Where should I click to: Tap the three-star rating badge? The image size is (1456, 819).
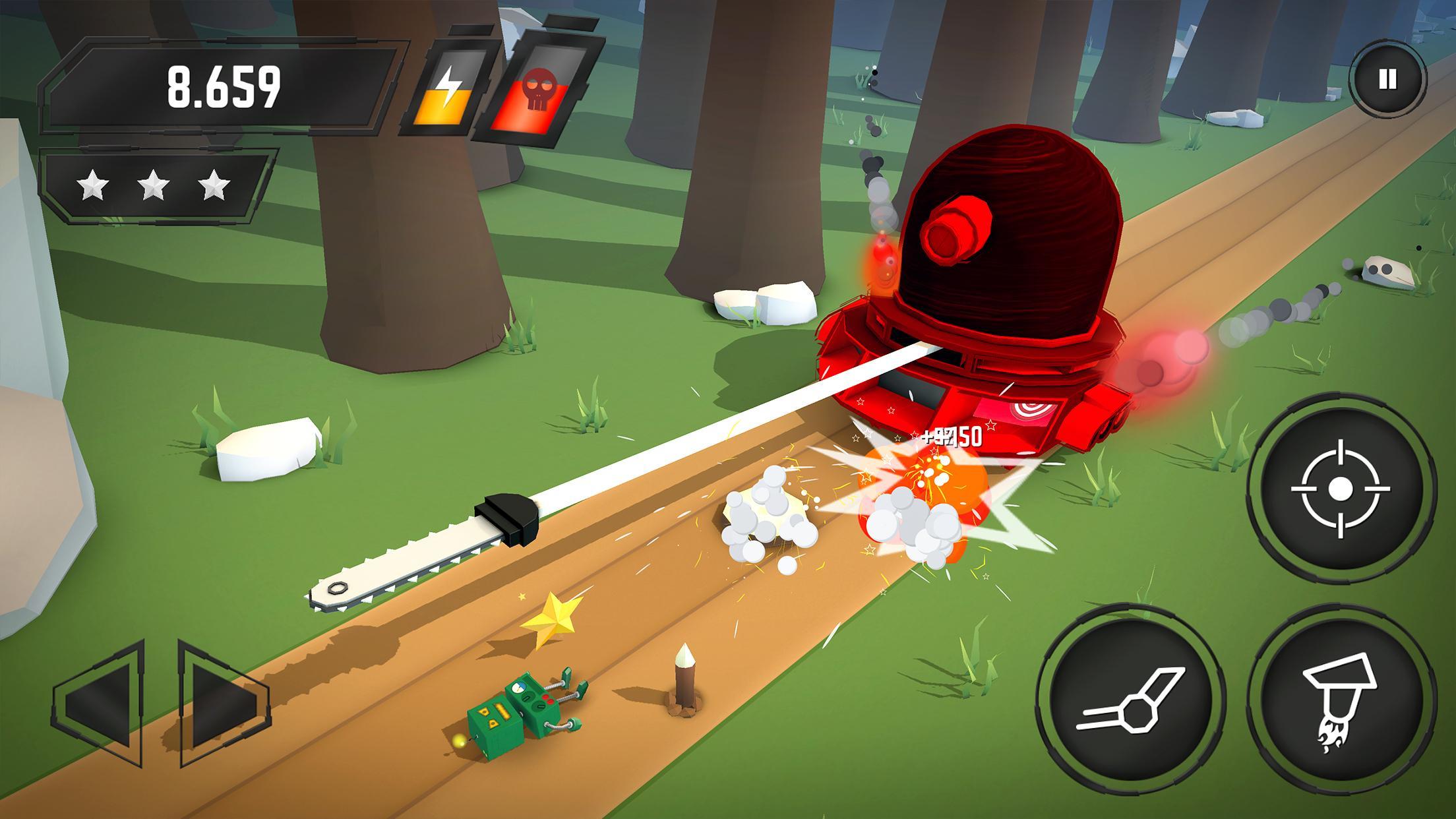pos(156,186)
